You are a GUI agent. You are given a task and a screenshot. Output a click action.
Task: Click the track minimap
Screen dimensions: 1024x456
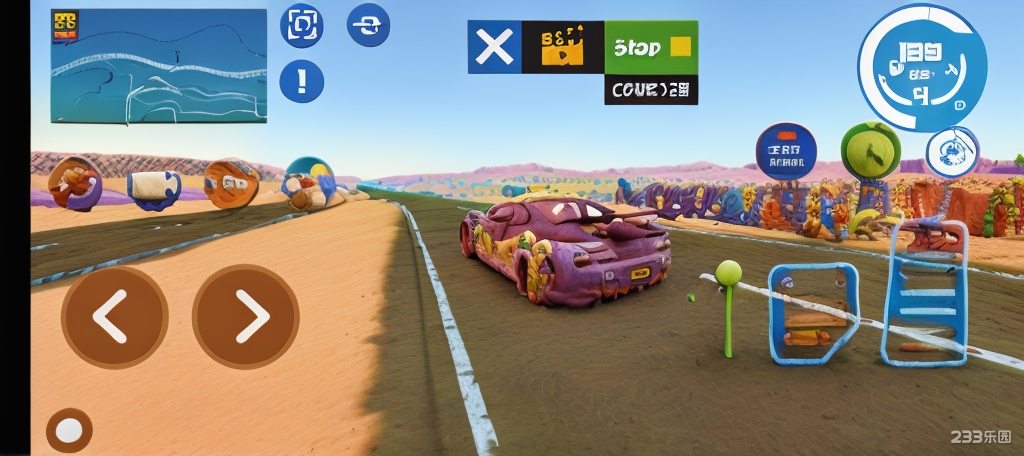click(x=159, y=66)
